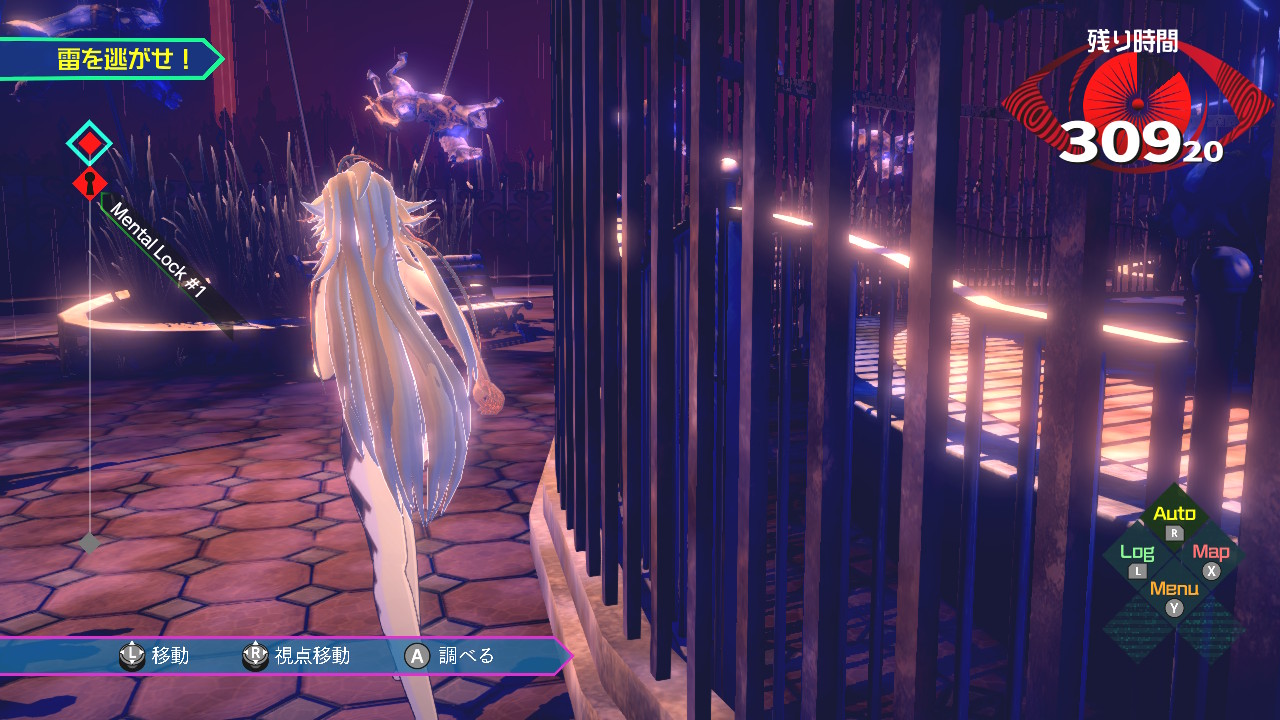Select the teal-bordered red diamond marker
1280x720 pixels.
tap(90, 143)
